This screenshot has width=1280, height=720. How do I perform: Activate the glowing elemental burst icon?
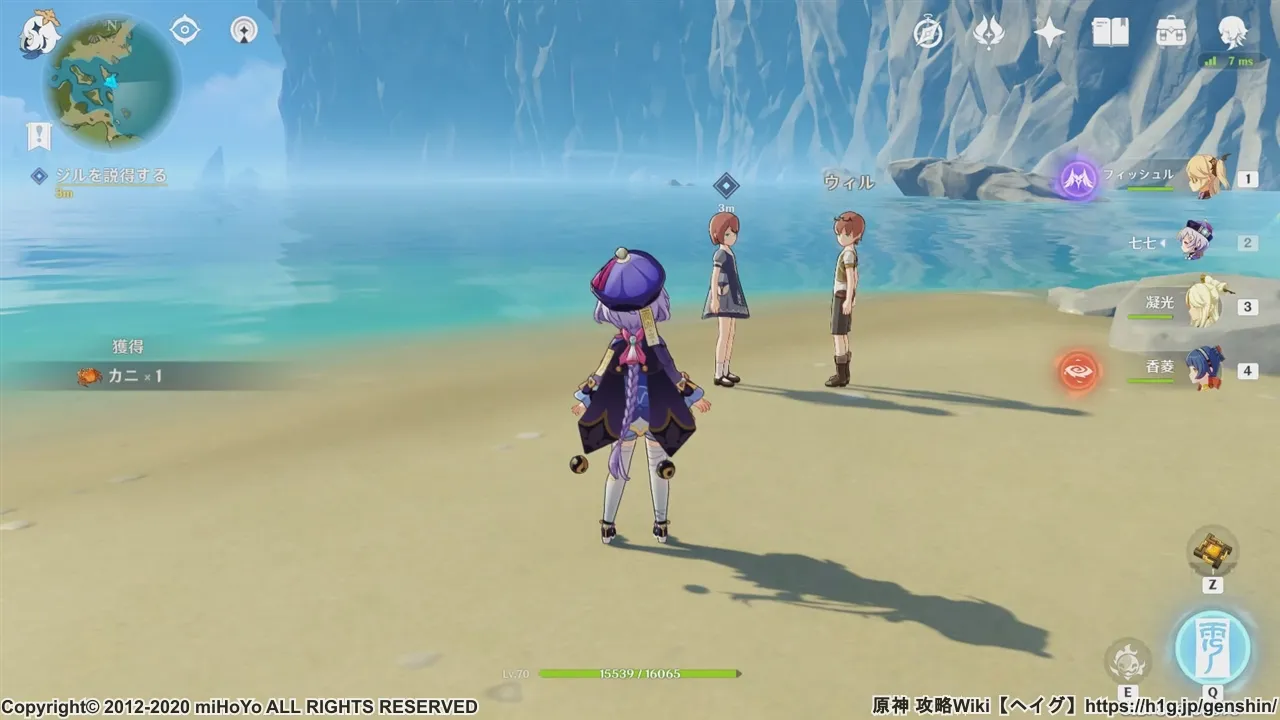[1213, 647]
